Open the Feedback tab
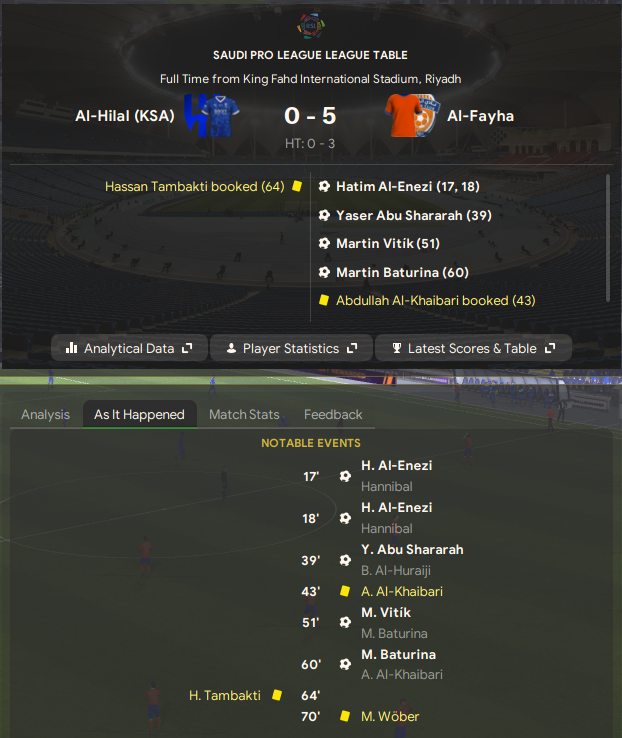This screenshot has width=622, height=738. pos(333,414)
